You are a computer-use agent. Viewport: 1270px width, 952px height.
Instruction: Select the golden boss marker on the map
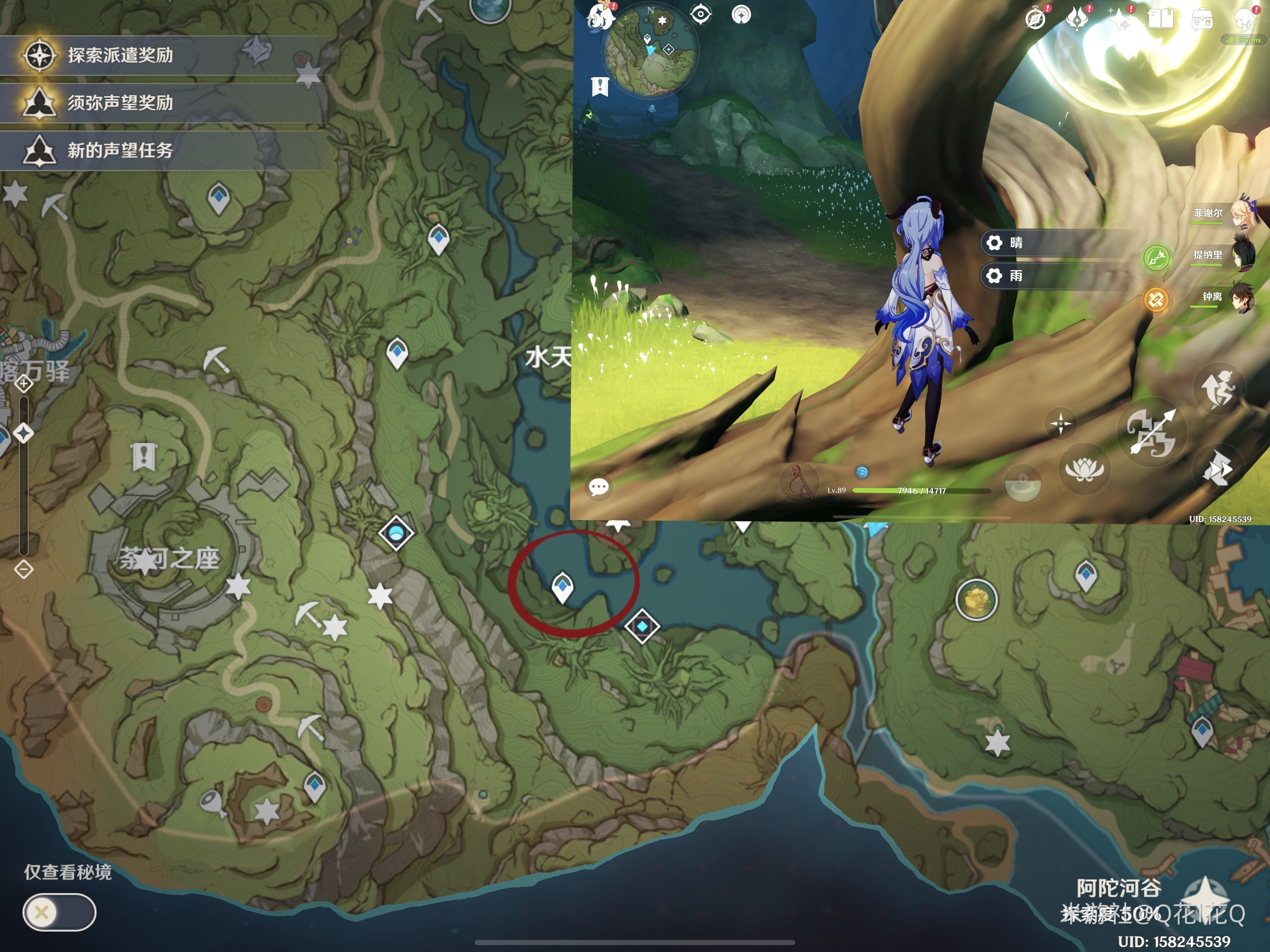pyautogui.click(x=976, y=600)
